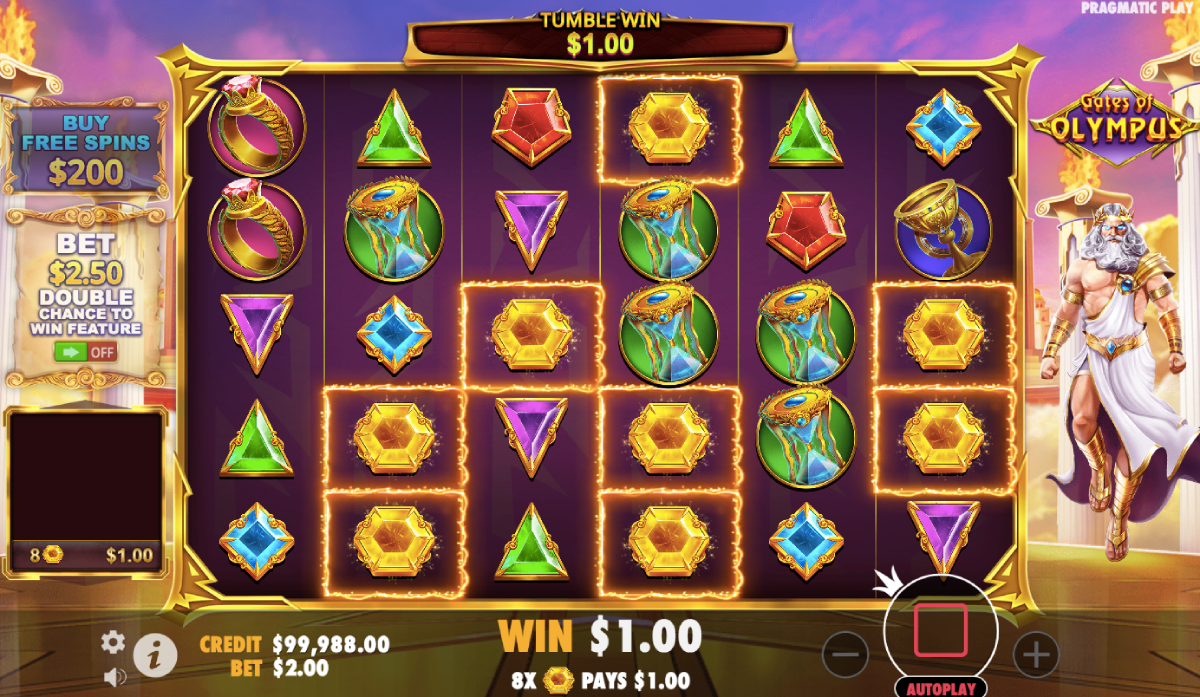Screen dimensions: 1200x697
Task: Click the round spin stop button
Action: (940, 630)
